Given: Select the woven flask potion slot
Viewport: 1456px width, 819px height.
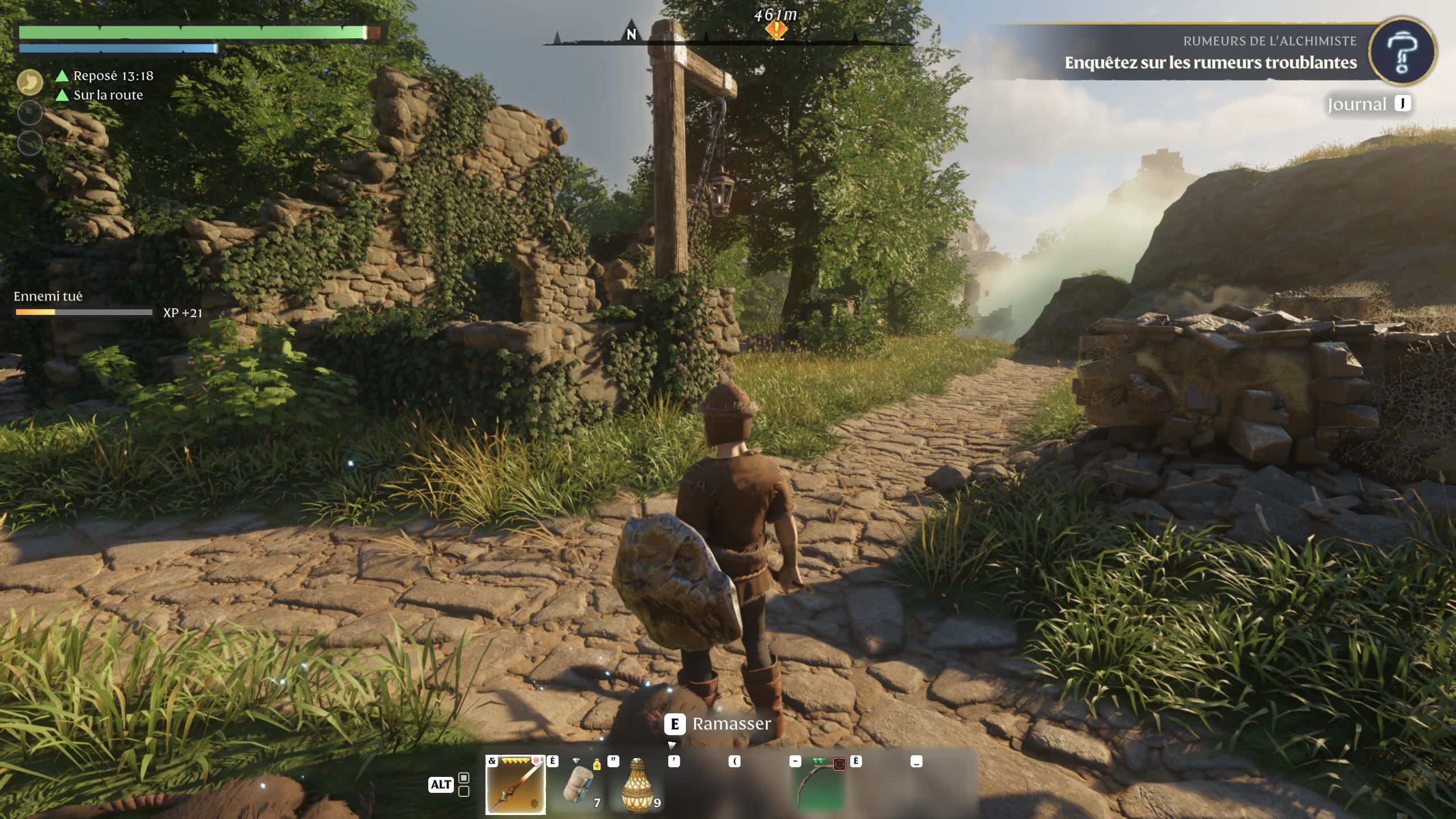Looking at the screenshot, I should click(638, 785).
